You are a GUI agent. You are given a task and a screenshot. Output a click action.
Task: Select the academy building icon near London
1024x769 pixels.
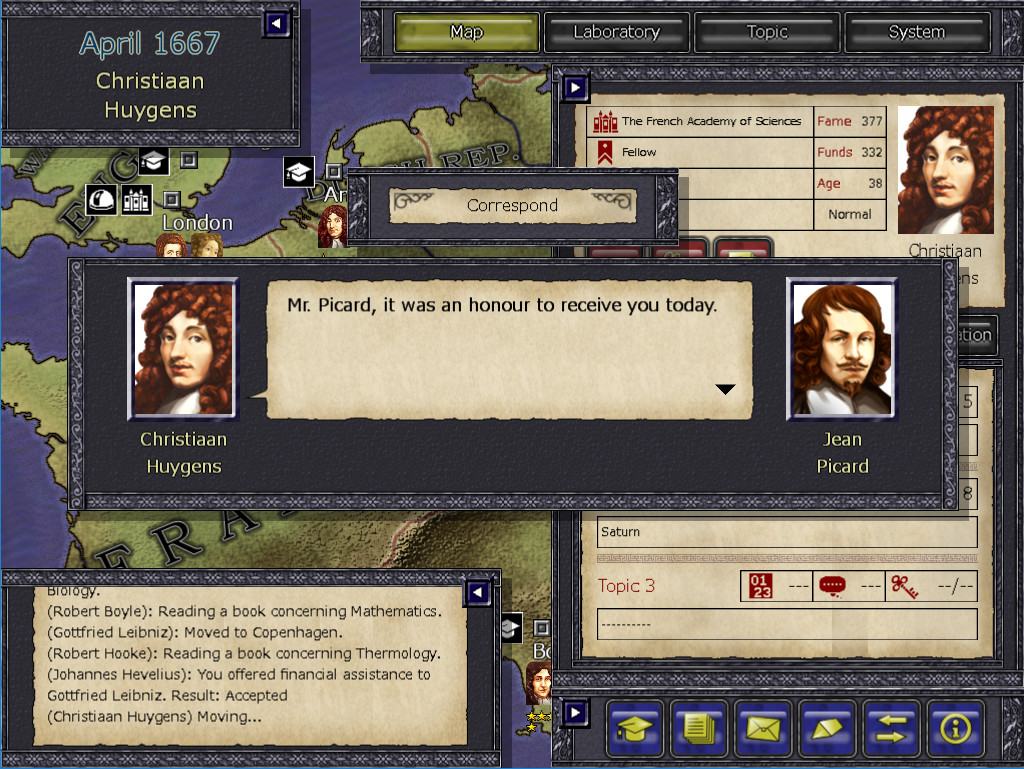click(137, 199)
